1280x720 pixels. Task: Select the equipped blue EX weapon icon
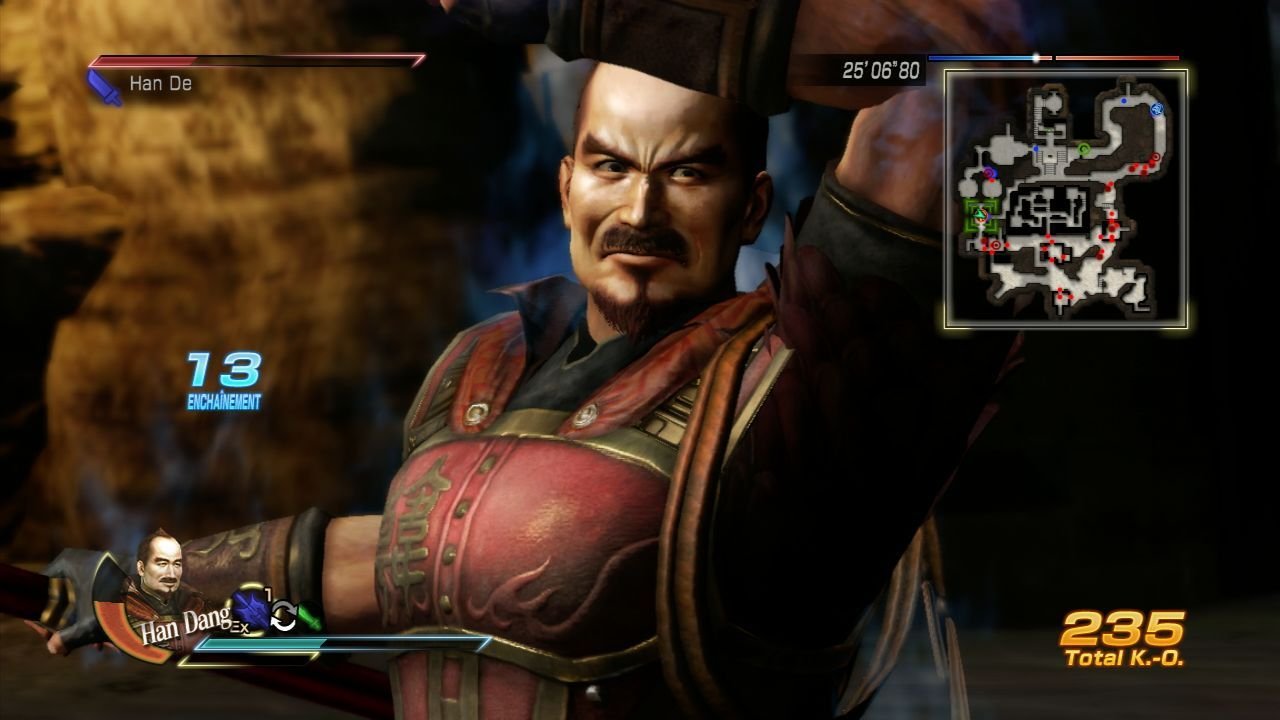(249, 610)
